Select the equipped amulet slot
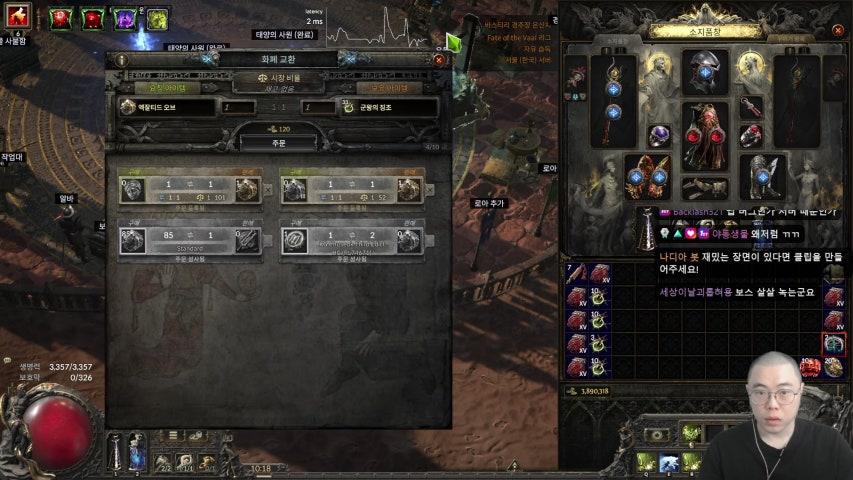This screenshot has width=853, height=480. point(750,106)
